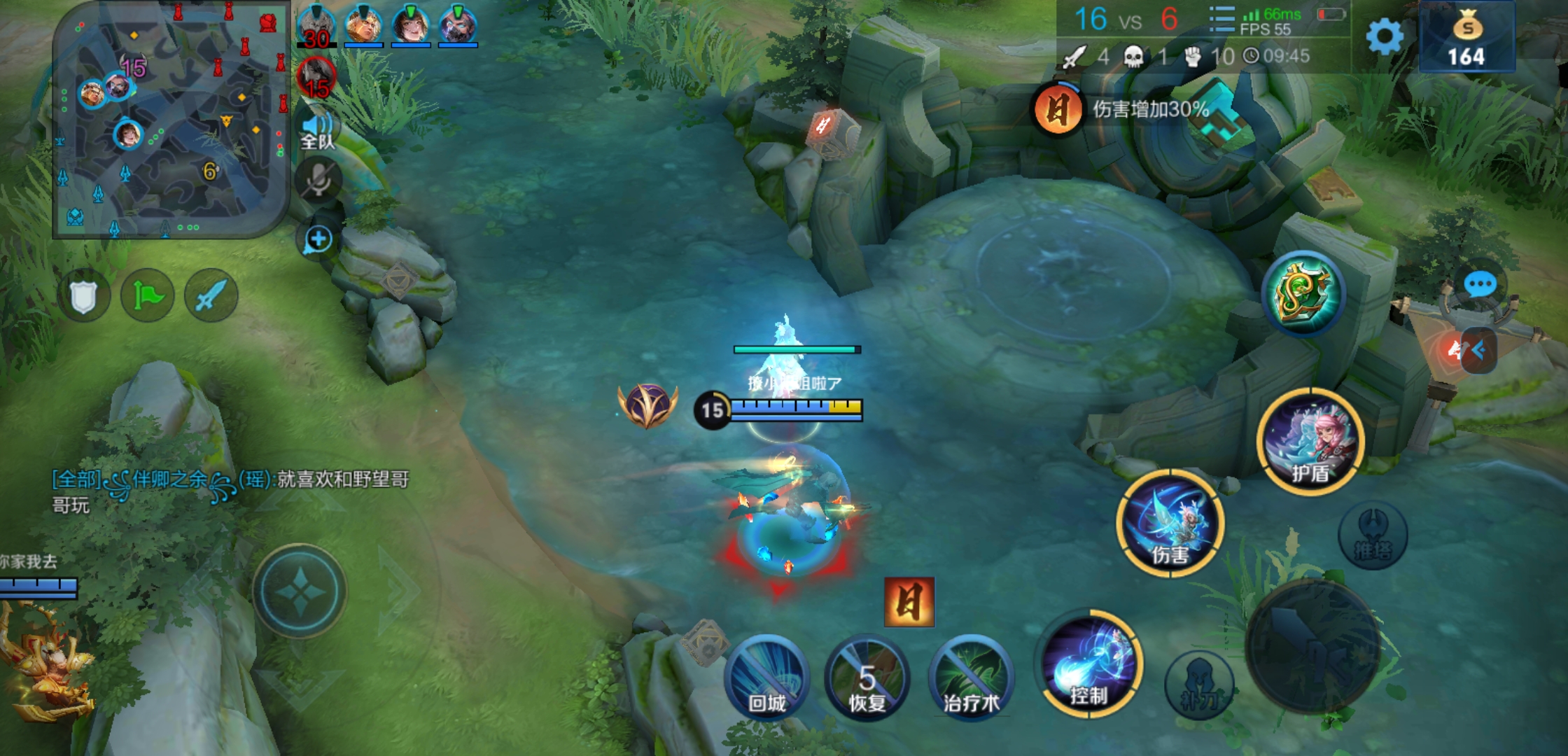Activate the 护盾 shield skill
The width and height of the screenshot is (1568, 756).
click(x=1310, y=442)
